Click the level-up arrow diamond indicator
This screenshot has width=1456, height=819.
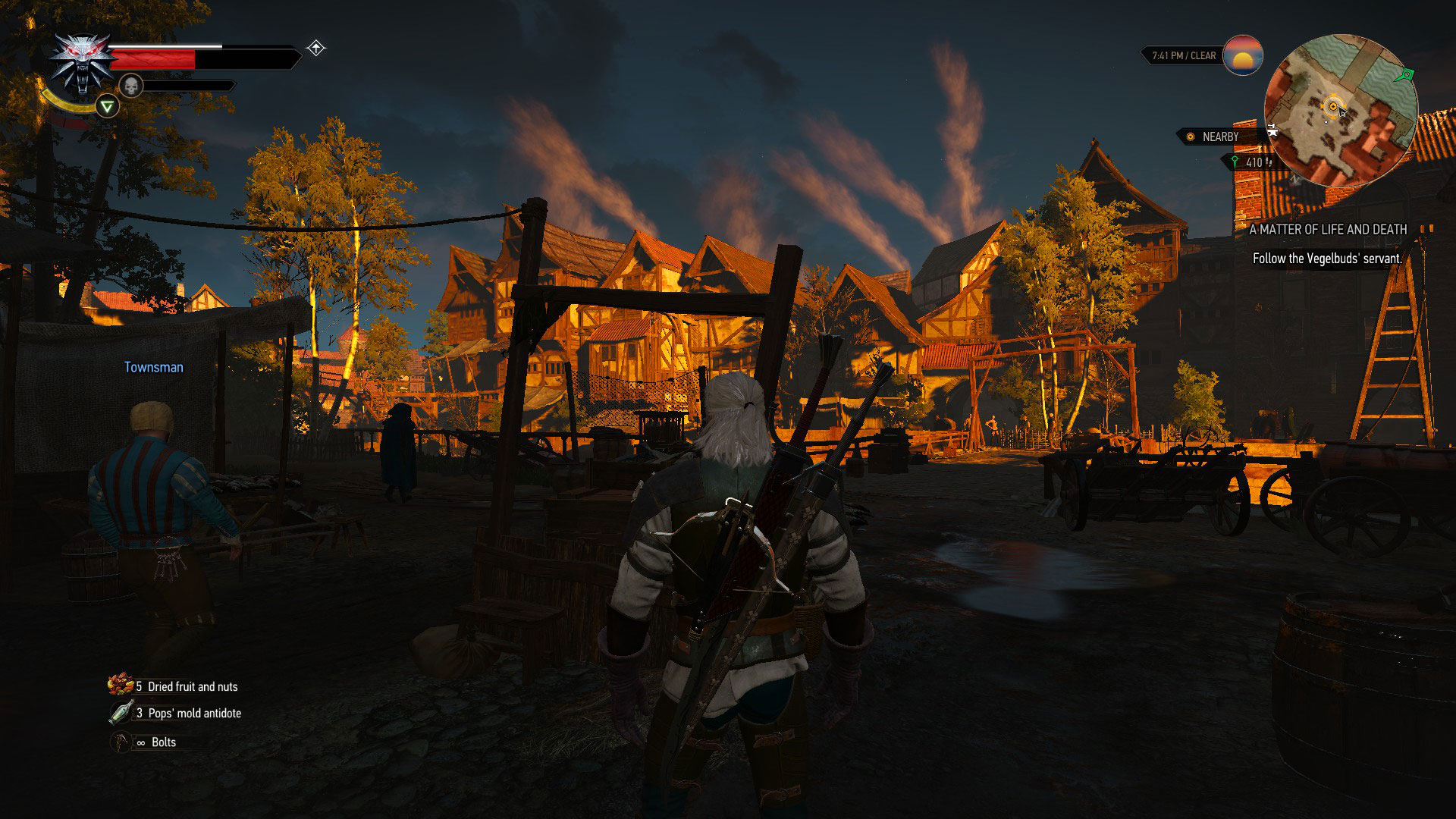(x=315, y=47)
